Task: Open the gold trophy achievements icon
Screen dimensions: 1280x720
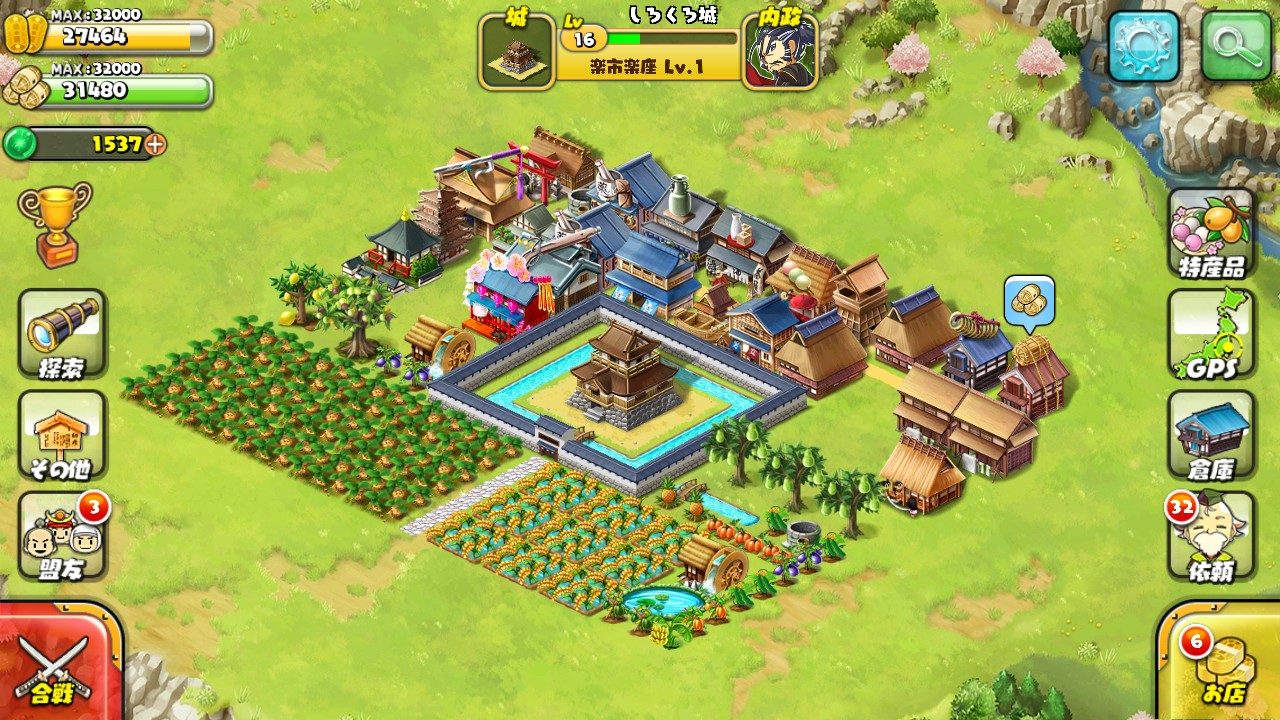Action: point(54,222)
